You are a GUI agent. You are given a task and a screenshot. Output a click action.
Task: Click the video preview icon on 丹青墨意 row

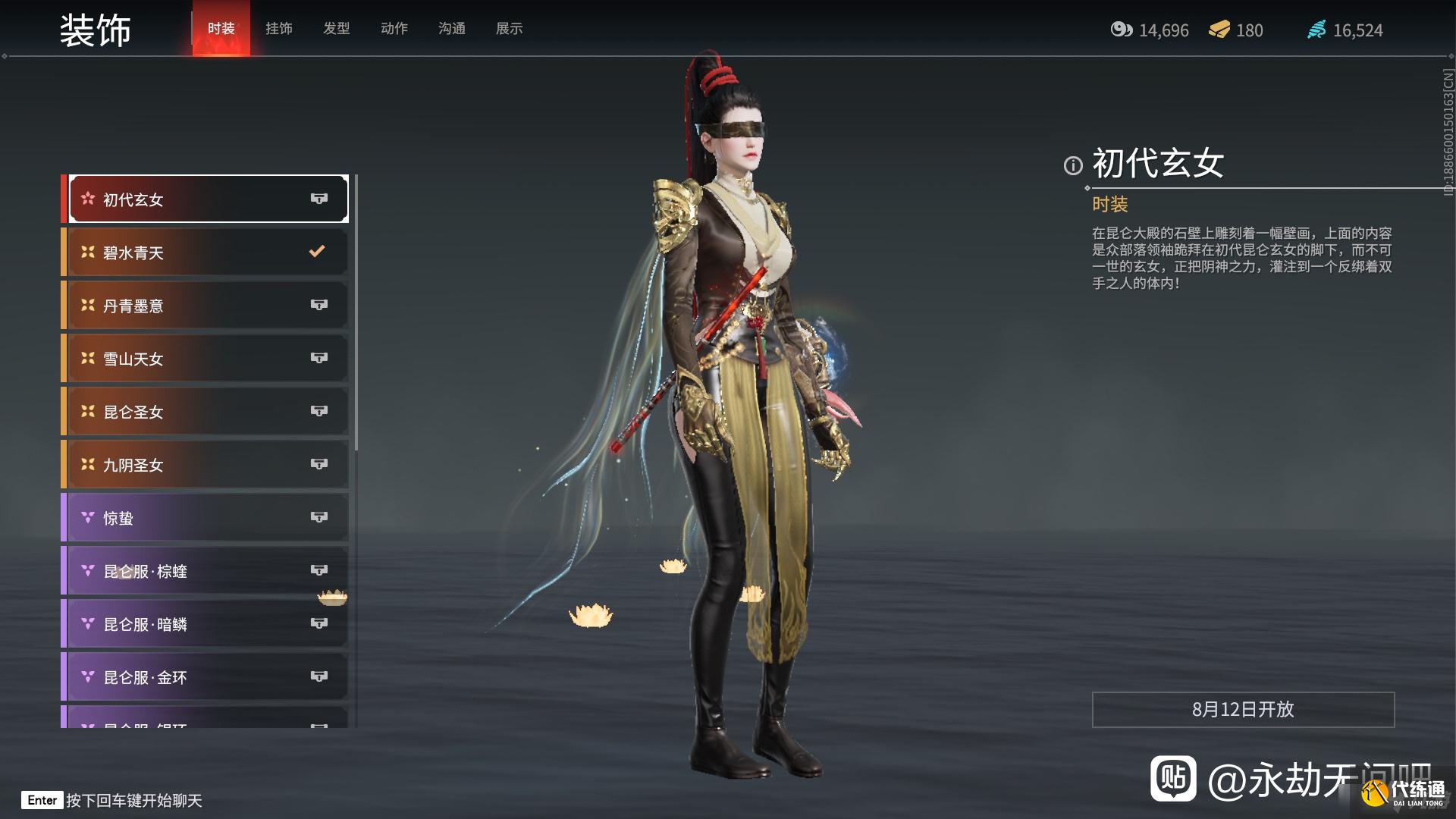319,305
